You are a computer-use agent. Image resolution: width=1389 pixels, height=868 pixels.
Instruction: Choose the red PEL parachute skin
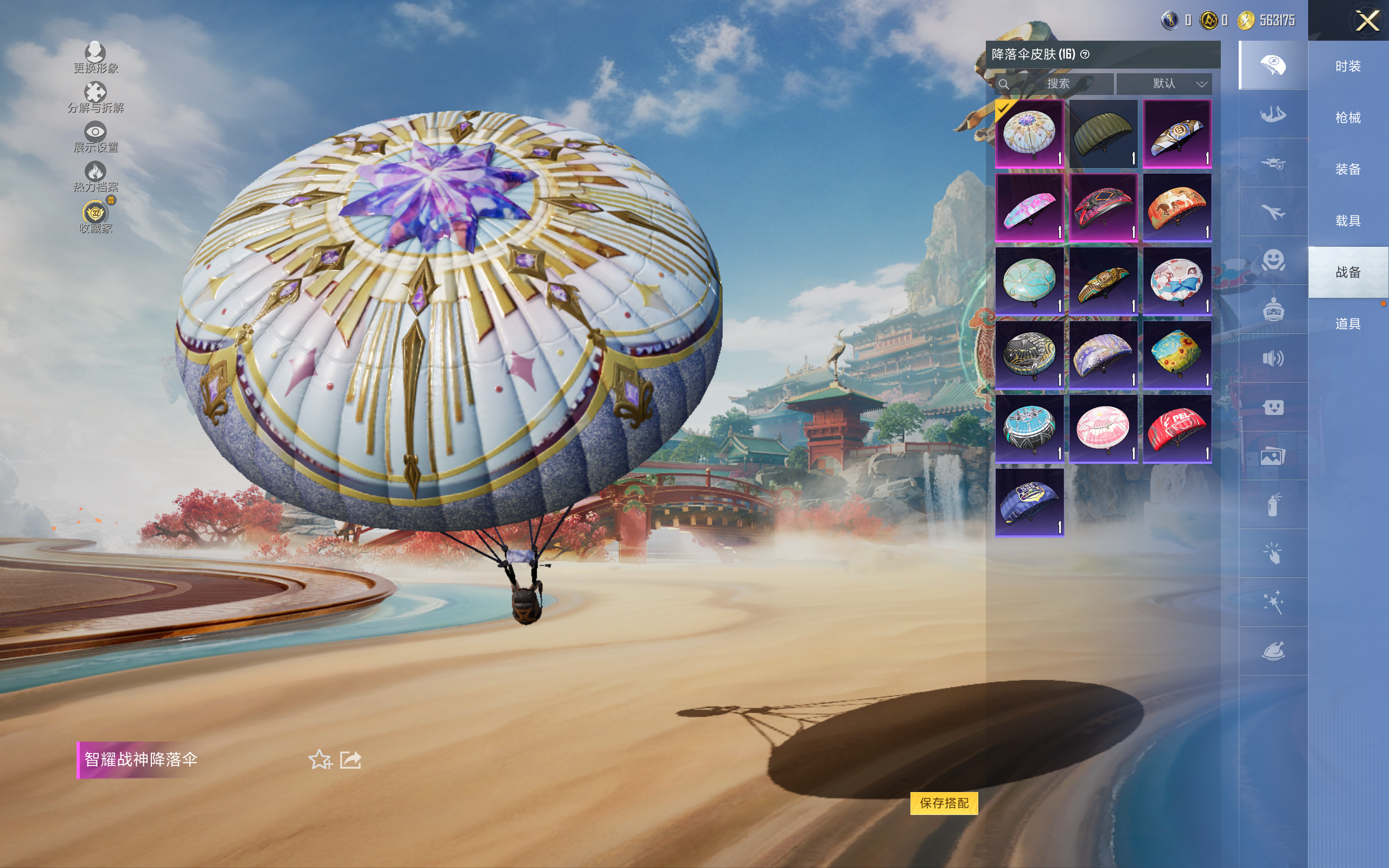pyautogui.click(x=1177, y=429)
